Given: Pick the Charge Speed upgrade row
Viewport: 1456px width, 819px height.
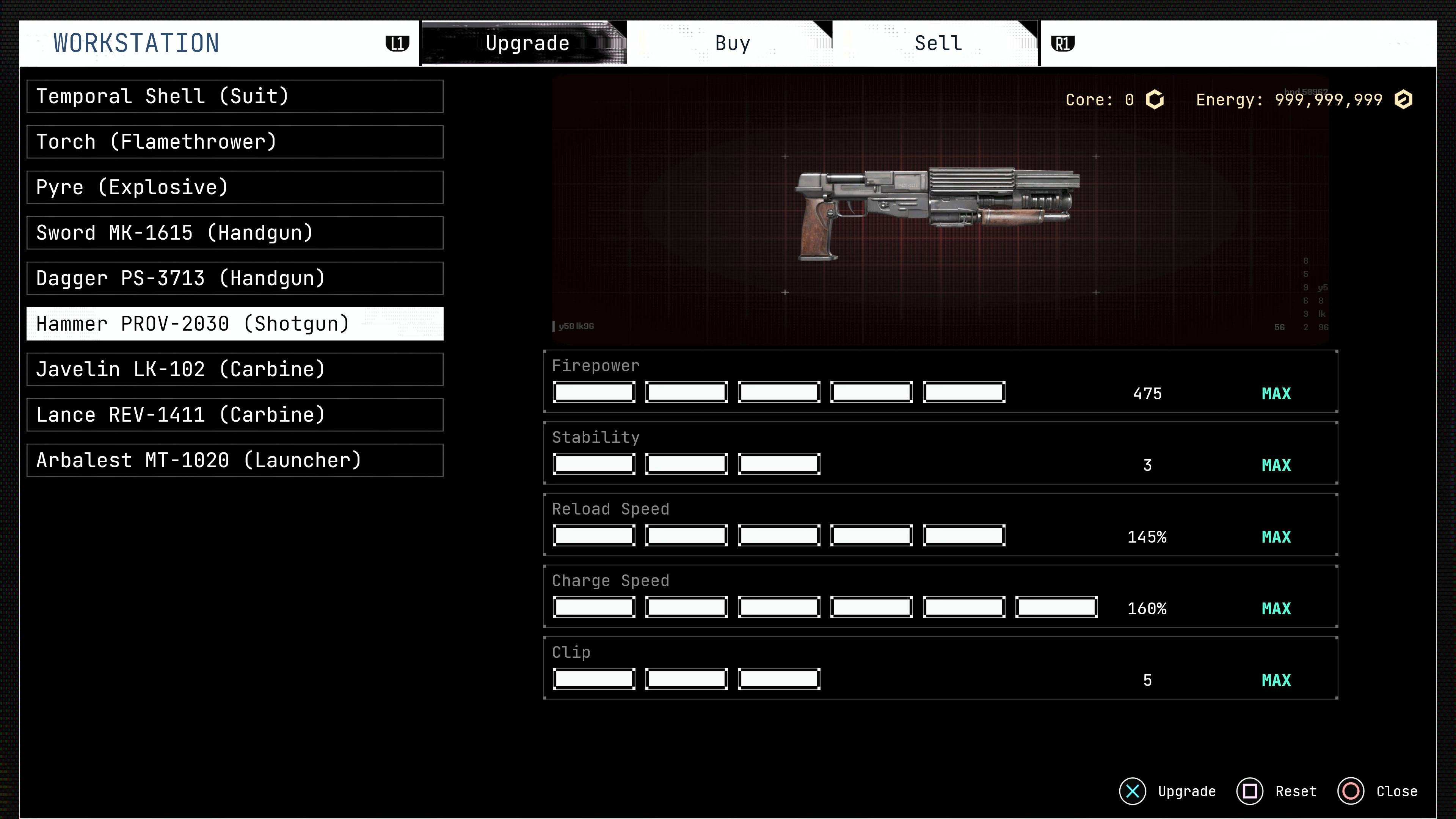Looking at the screenshot, I should [940, 597].
